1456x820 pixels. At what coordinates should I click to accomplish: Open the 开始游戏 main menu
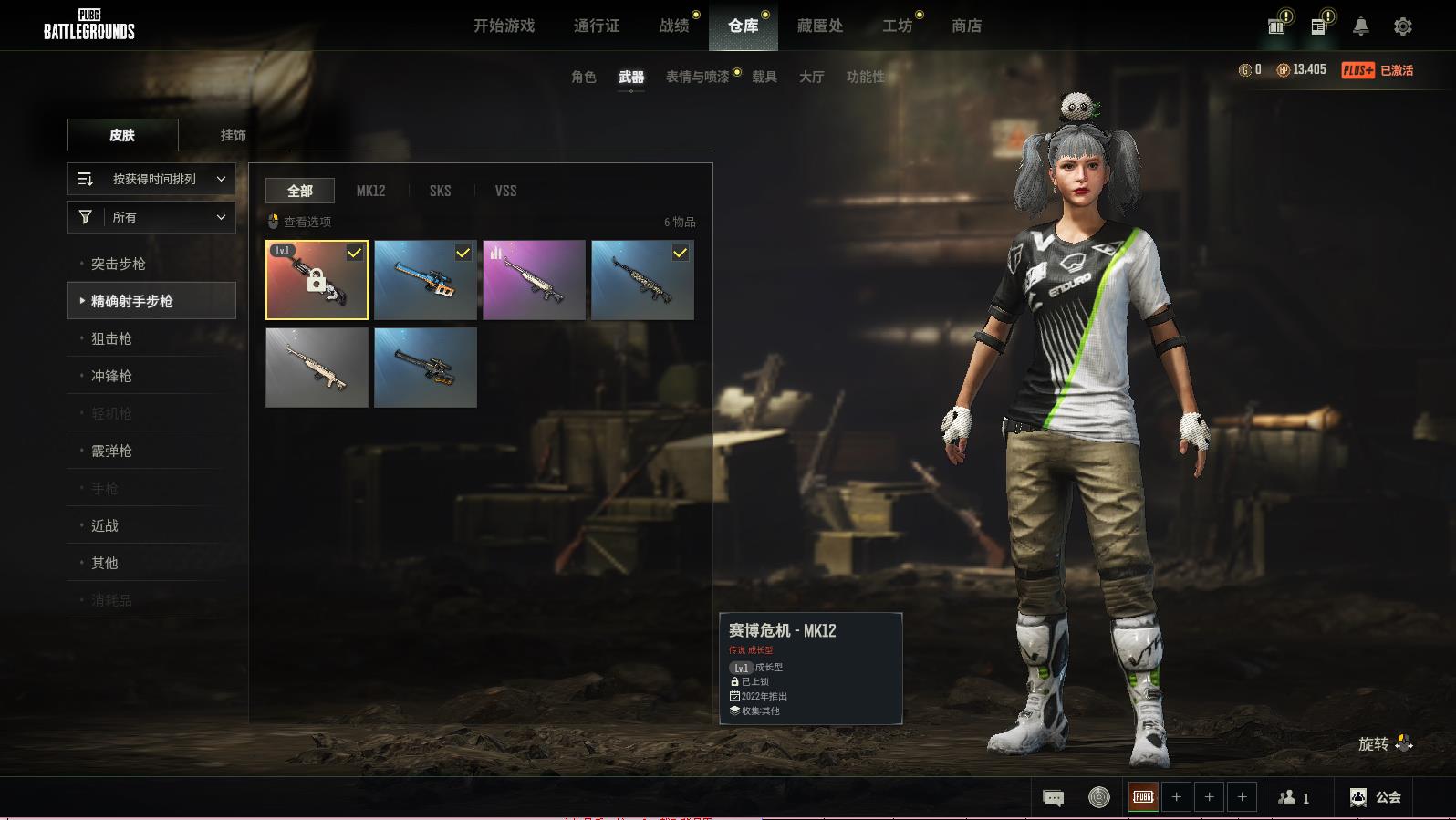pos(504,26)
